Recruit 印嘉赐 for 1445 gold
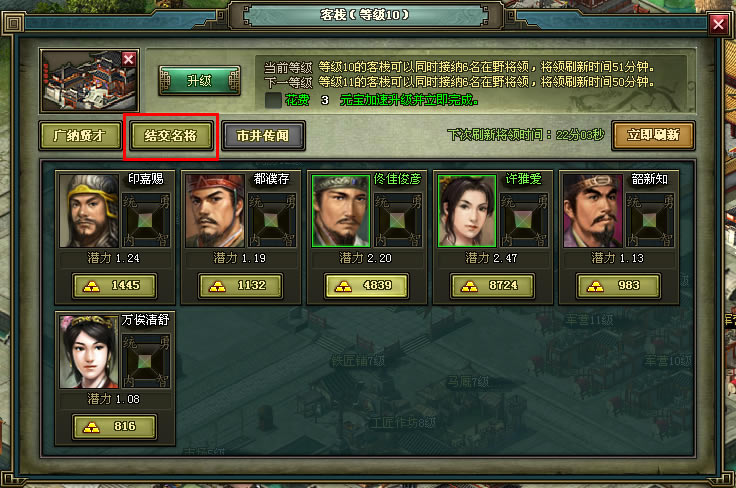 [x=114, y=286]
